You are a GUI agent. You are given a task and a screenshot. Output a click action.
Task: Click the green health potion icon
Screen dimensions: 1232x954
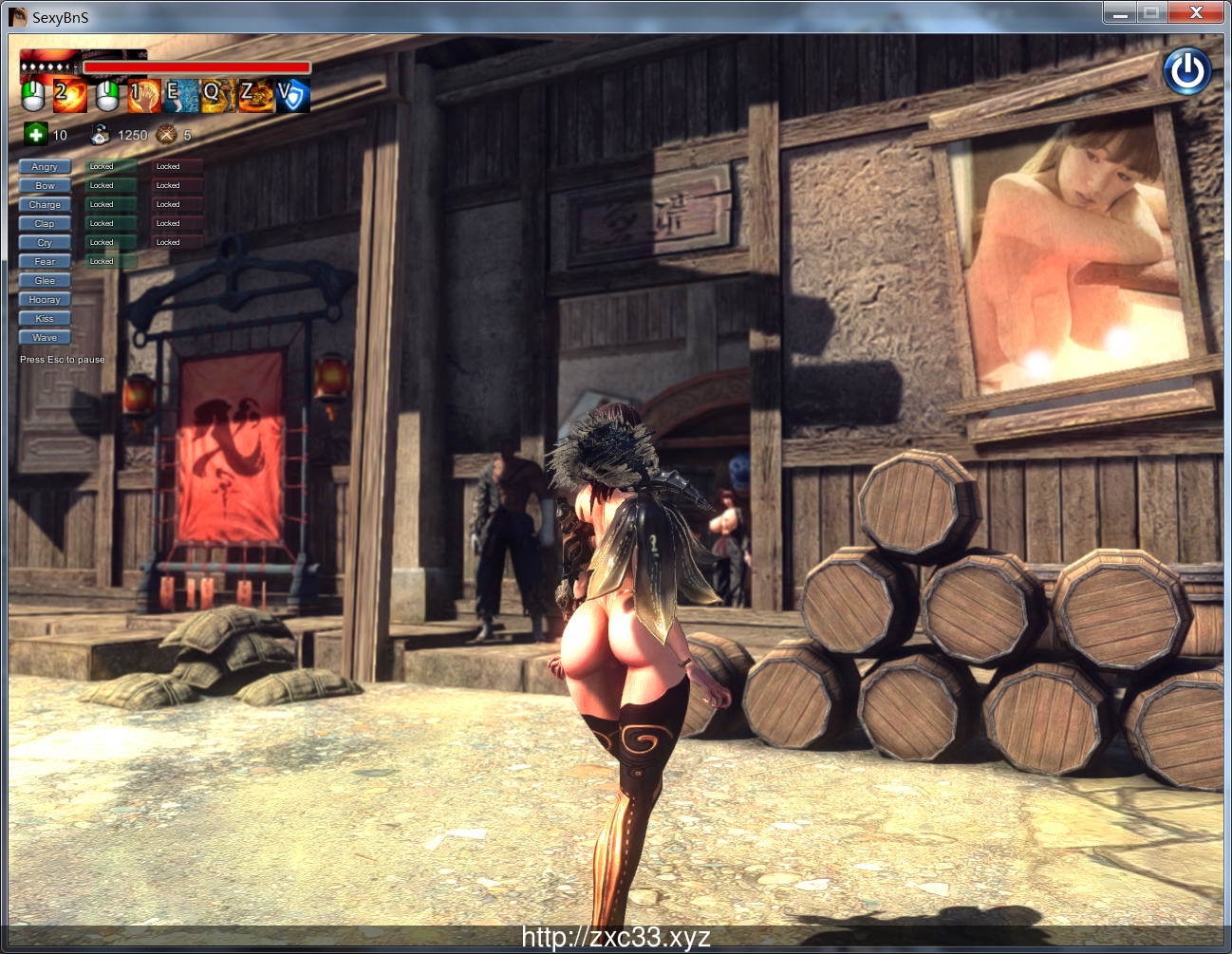coord(34,135)
